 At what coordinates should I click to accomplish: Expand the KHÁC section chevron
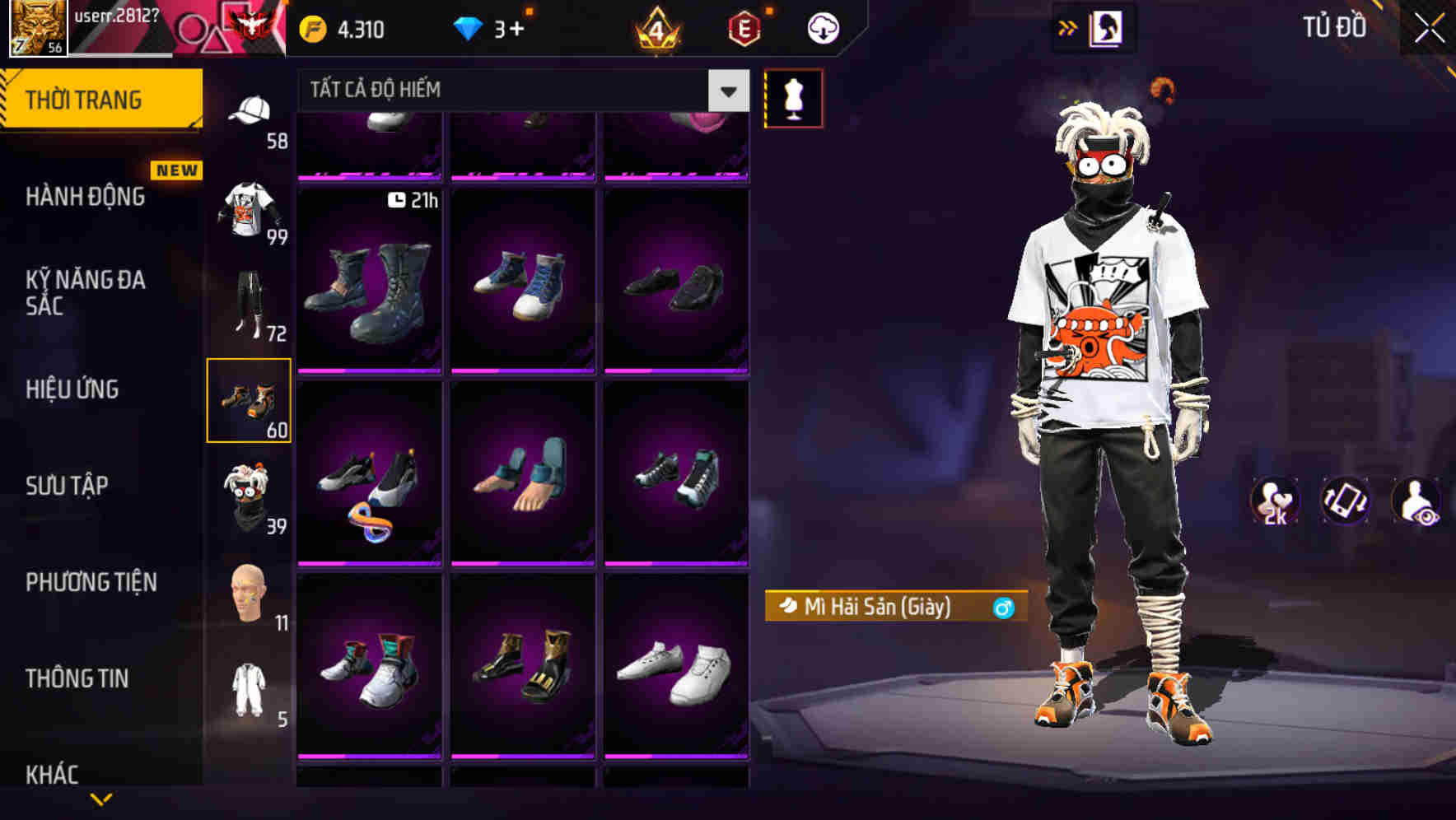point(101,799)
